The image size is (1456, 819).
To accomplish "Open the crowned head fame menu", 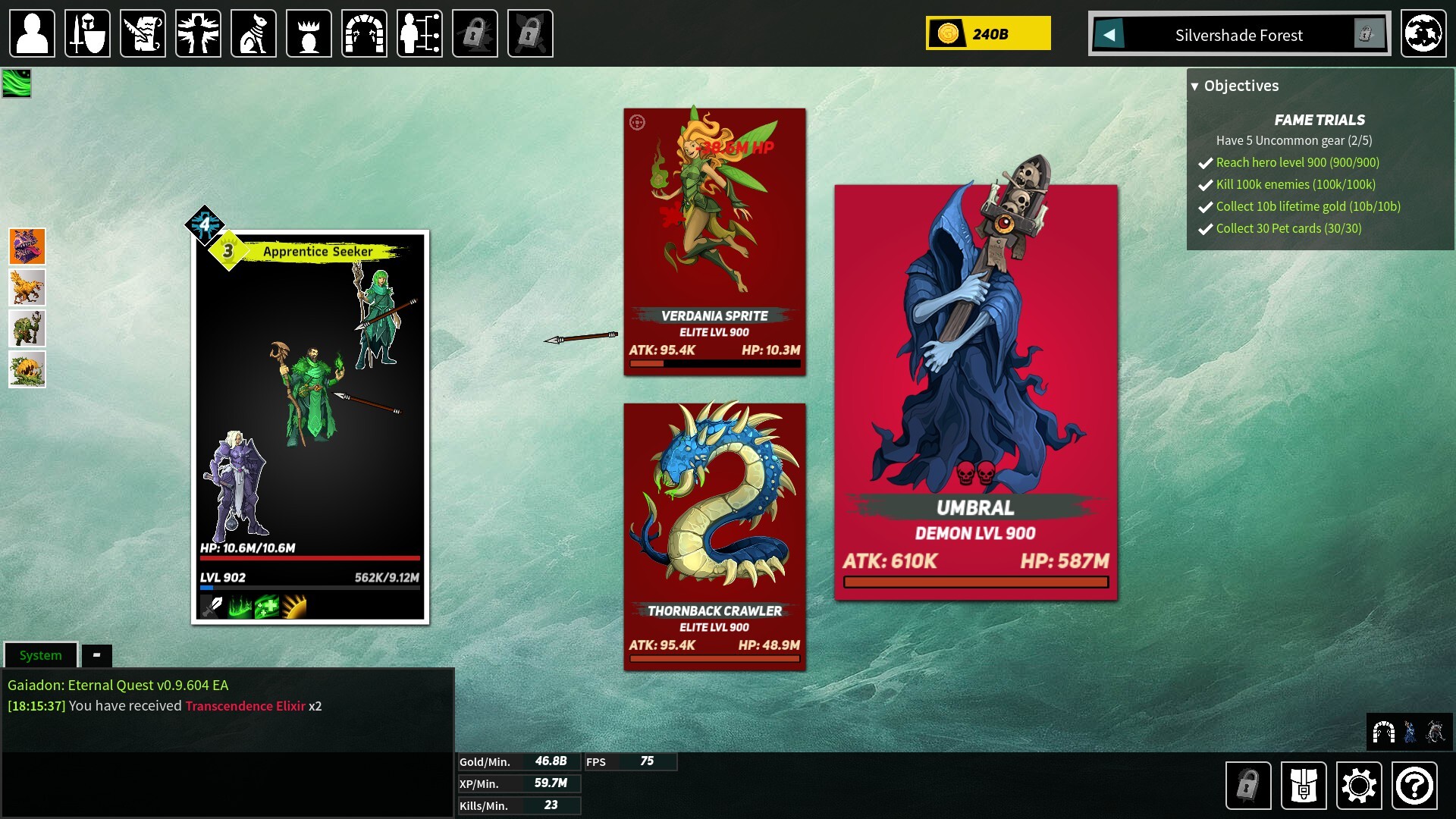I will [309, 33].
